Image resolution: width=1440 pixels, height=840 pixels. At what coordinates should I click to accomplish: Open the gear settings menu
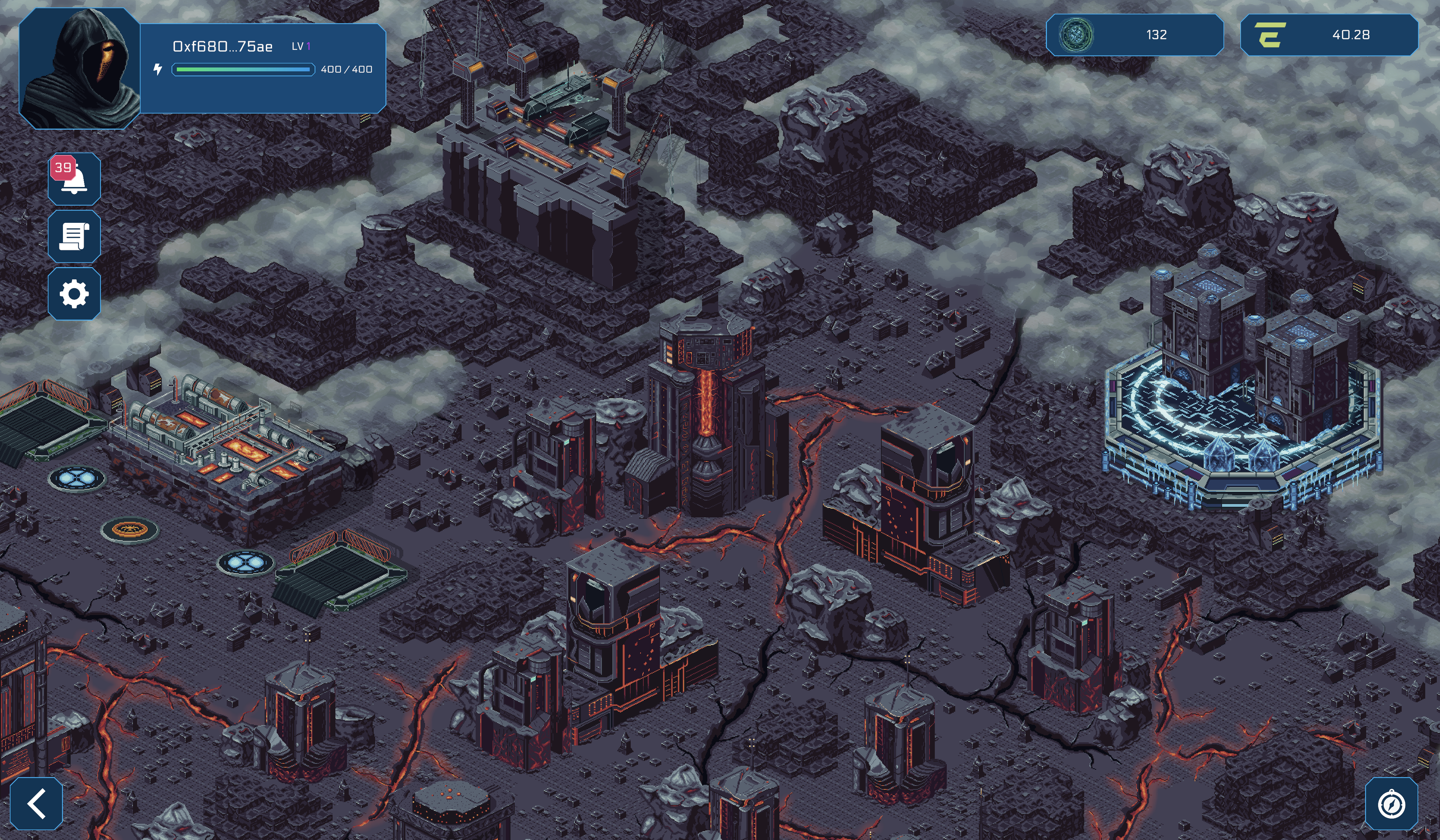74,294
